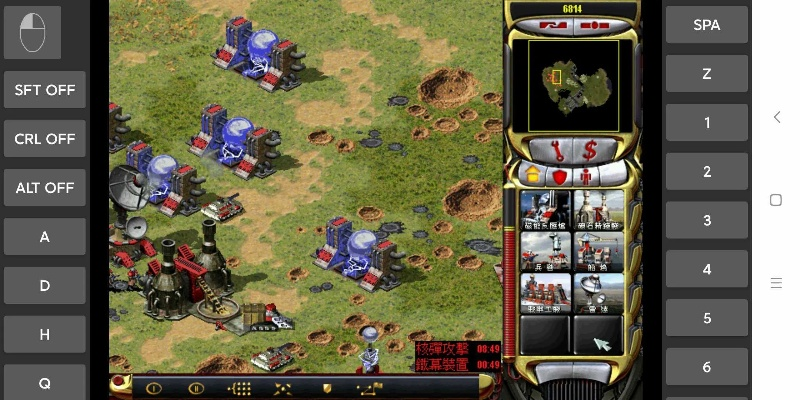Switch to the infantry figure tab

click(x=586, y=176)
